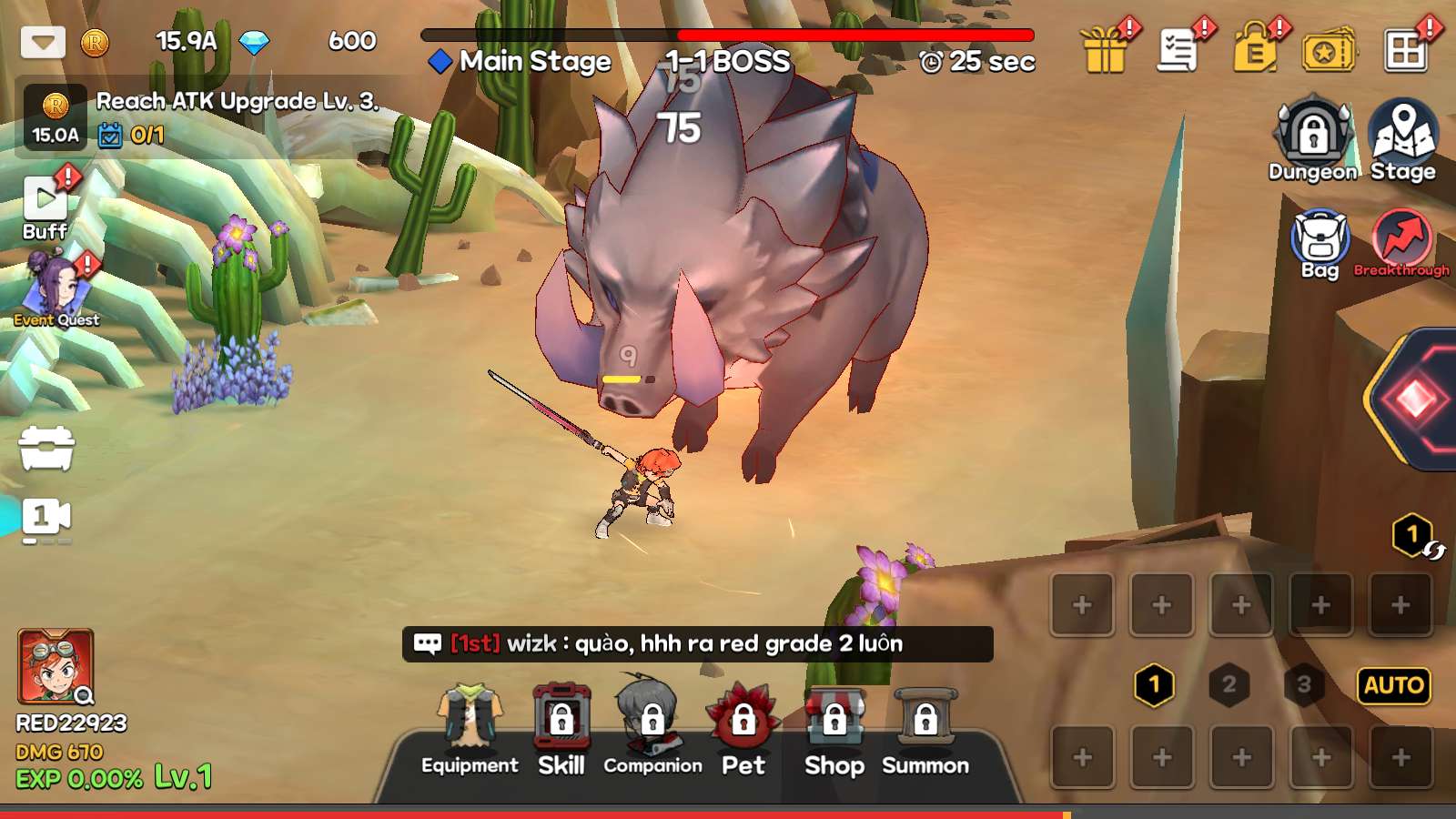
Task: Expand the top-left dropdown arrow
Action: point(43,42)
